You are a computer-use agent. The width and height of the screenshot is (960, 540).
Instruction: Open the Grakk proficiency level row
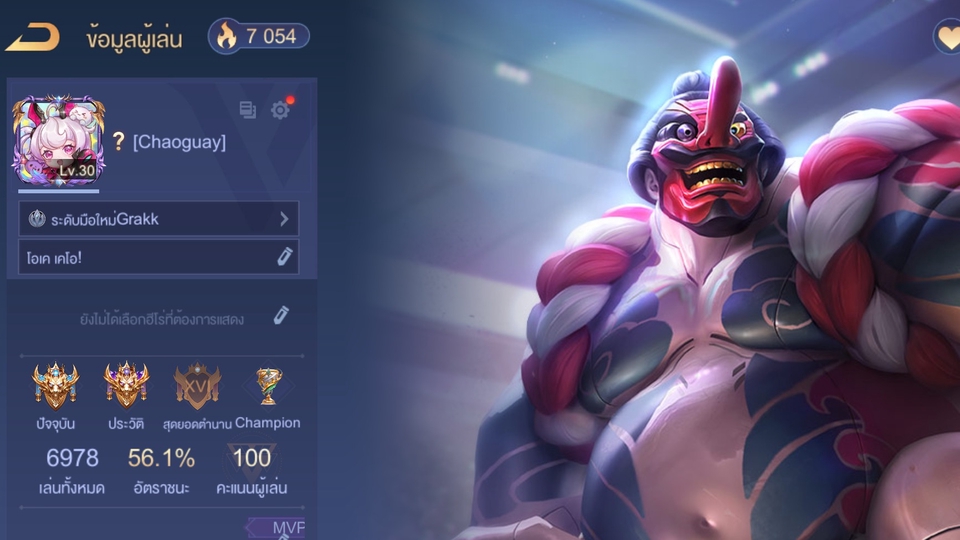158,218
